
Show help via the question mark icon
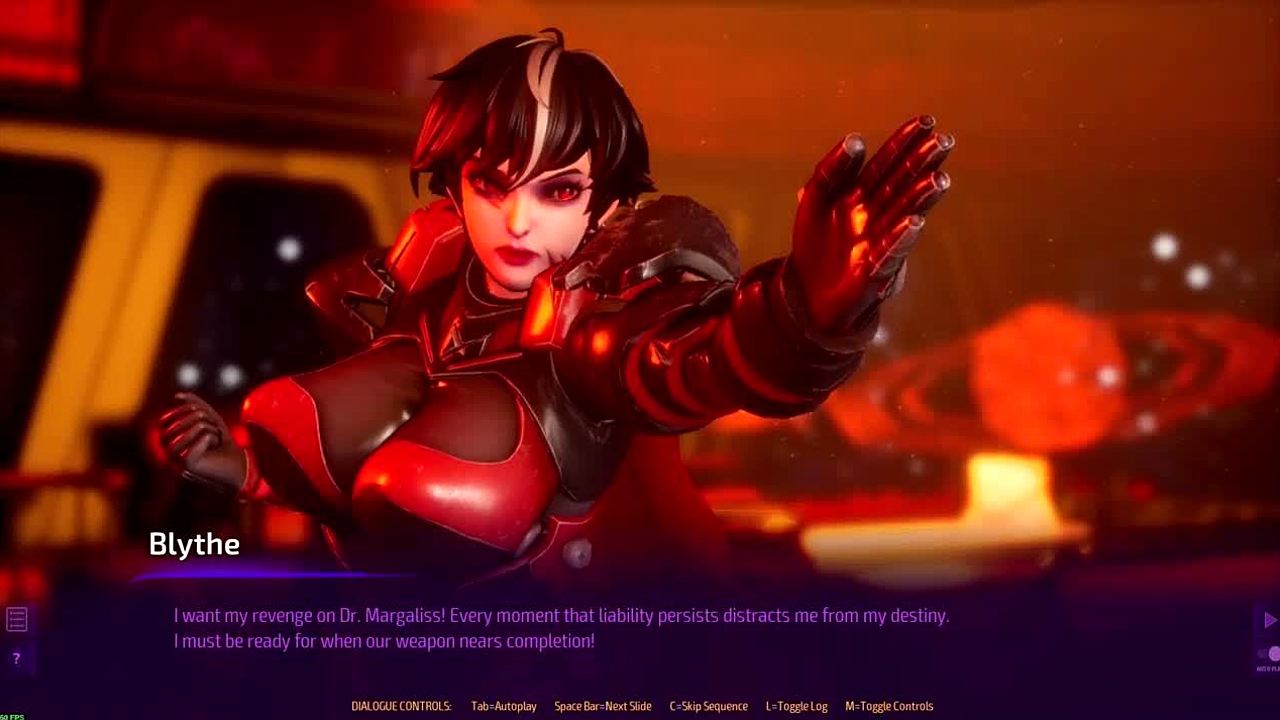point(16,659)
